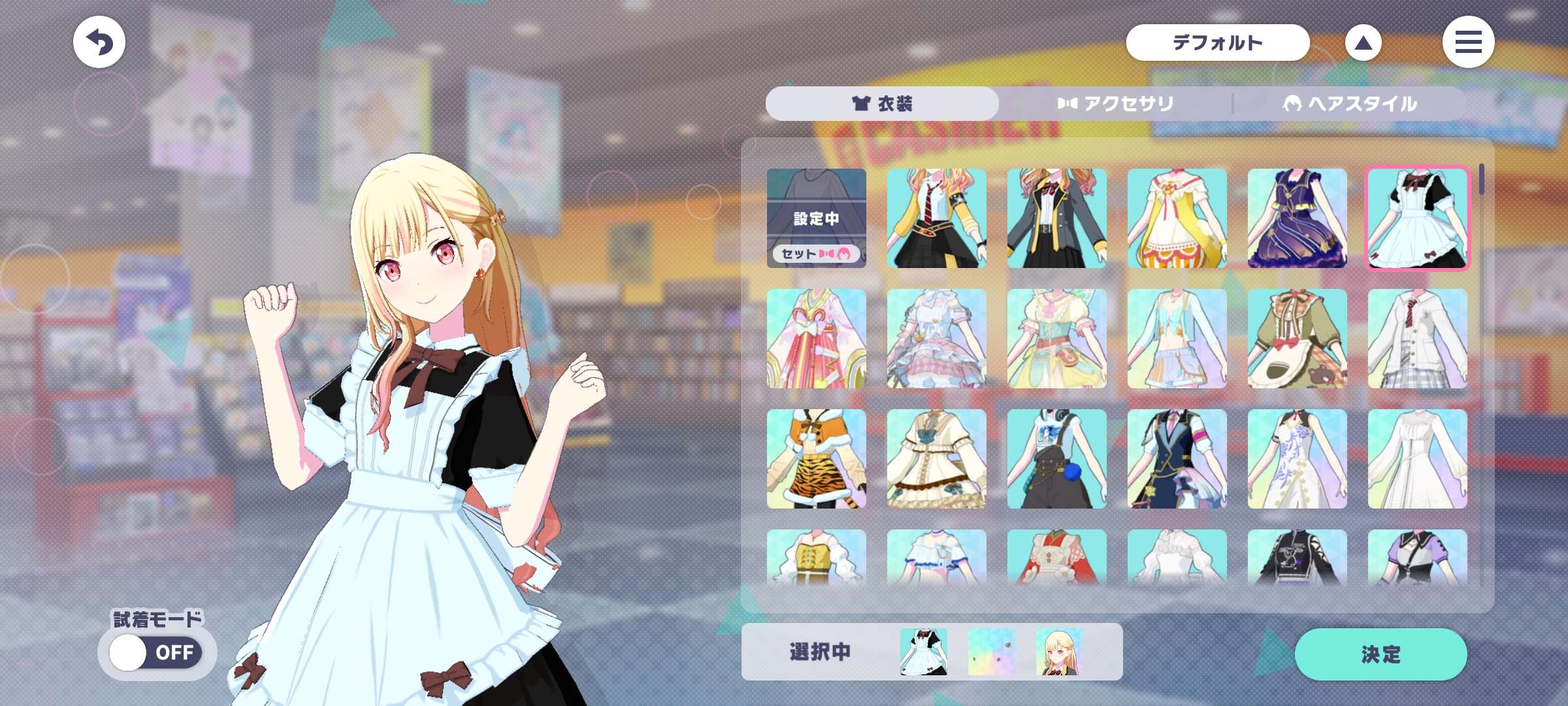Switch to the ヘアスタイル hairstyle tab
The height and width of the screenshot is (706, 1568).
[x=1350, y=104]
